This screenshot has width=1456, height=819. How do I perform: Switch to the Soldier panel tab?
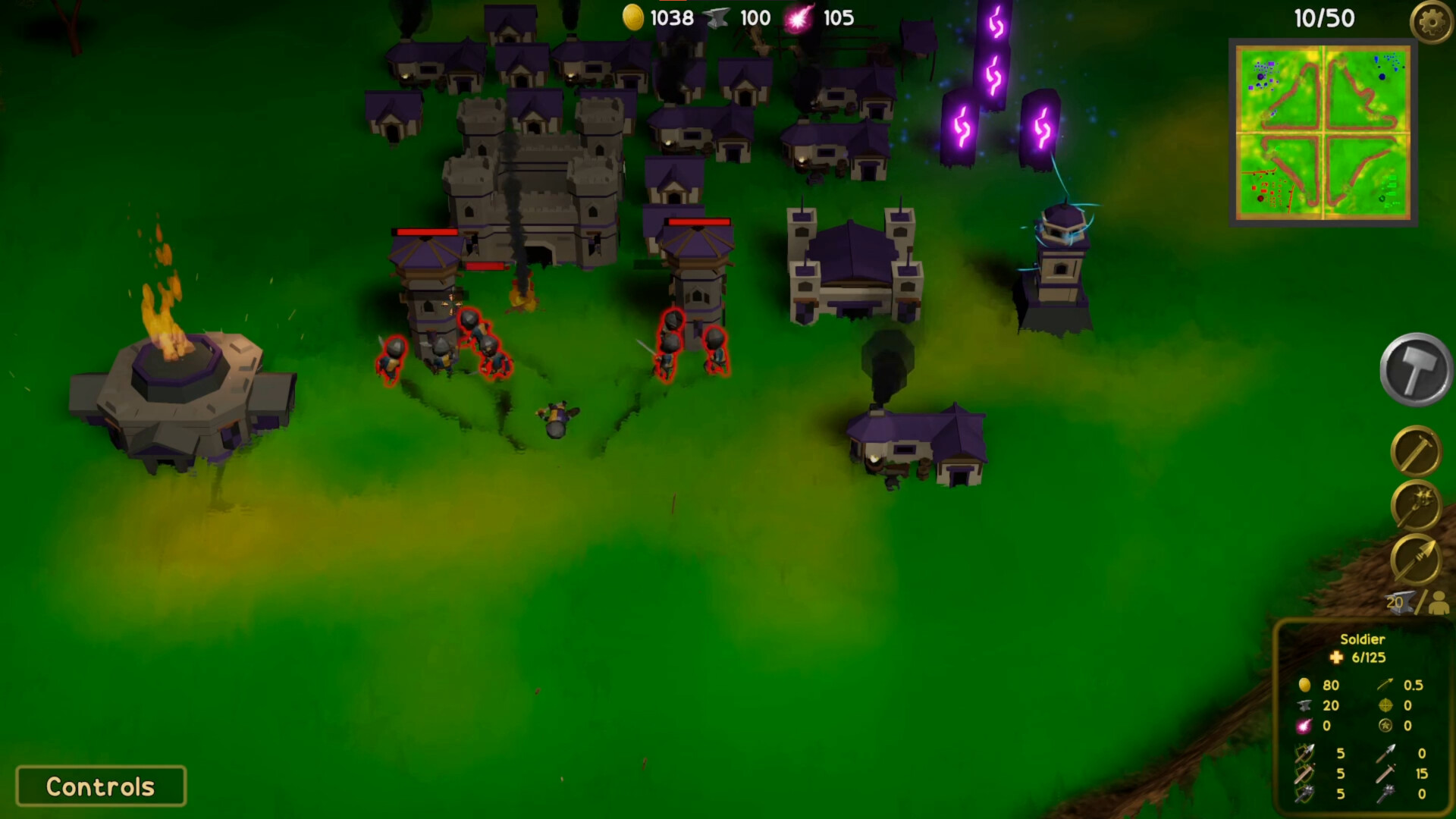coord(1363,639)
